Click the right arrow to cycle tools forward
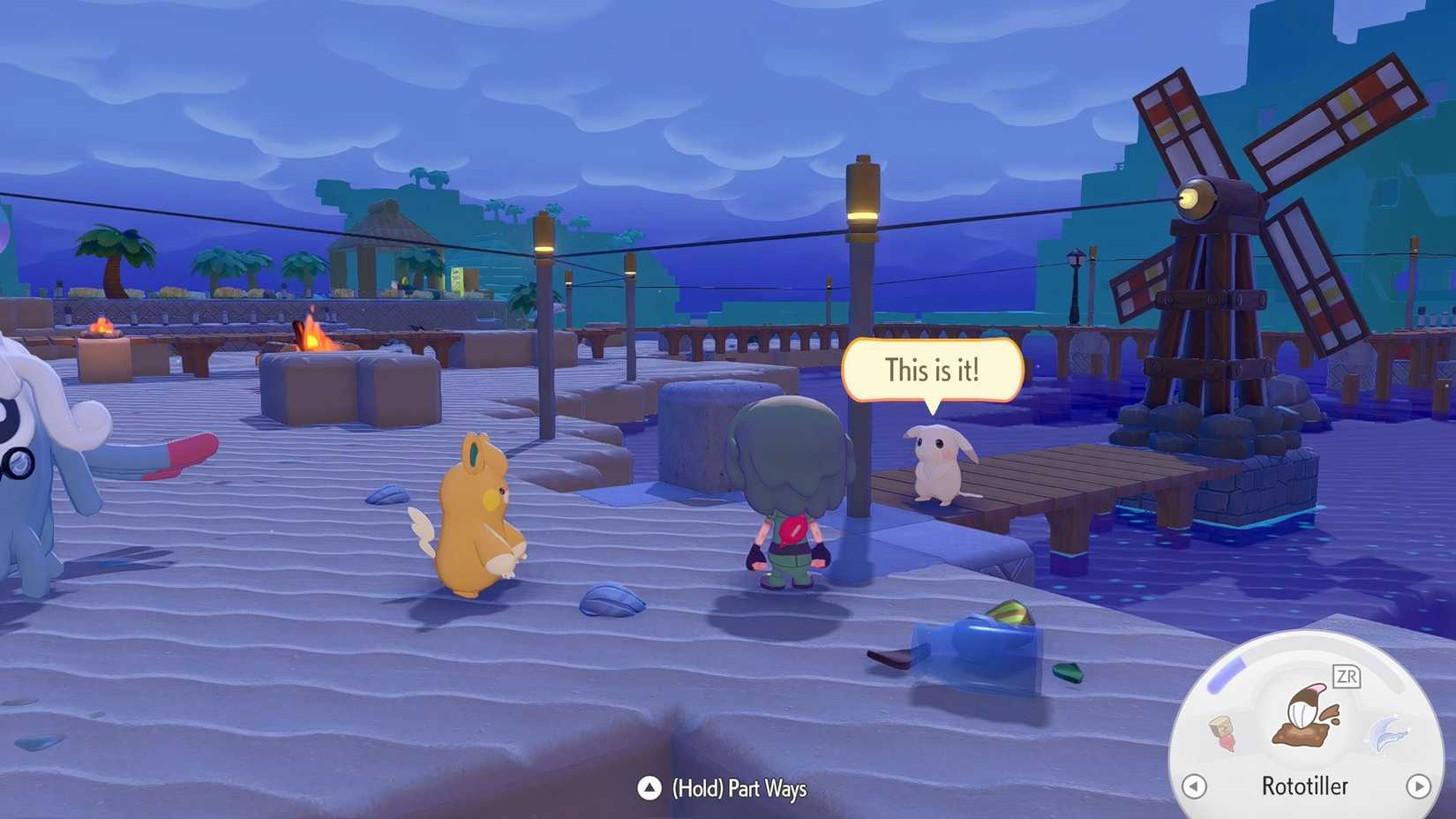 (x=1418, y=786)
